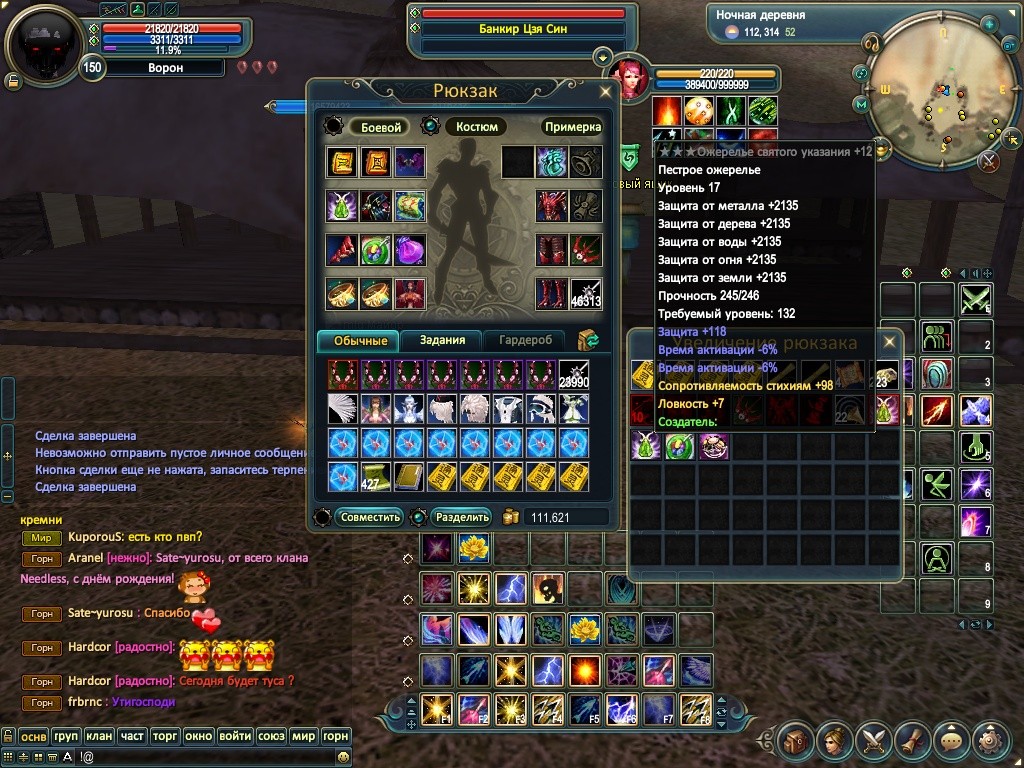
Task: Switch to the Костюм equipment view
Action: (x=476, y=127)
